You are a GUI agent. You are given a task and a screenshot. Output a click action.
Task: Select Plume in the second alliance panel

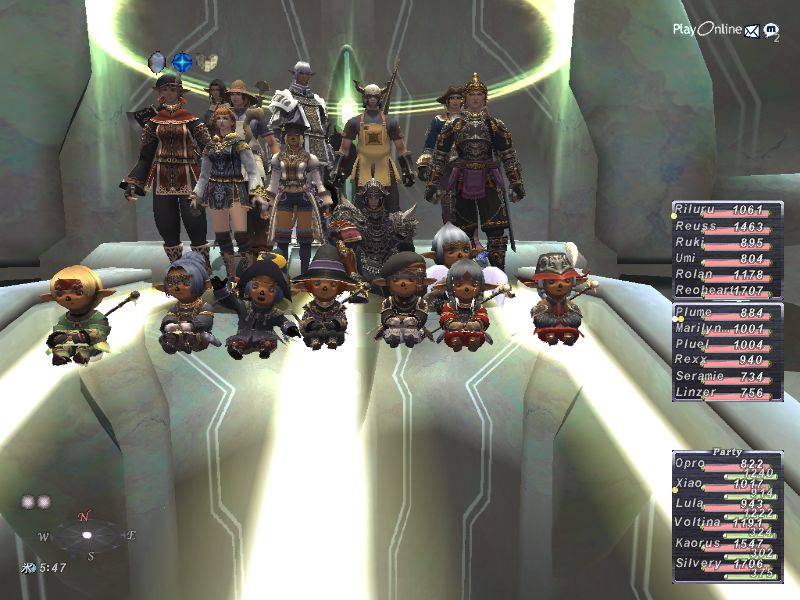727,312
